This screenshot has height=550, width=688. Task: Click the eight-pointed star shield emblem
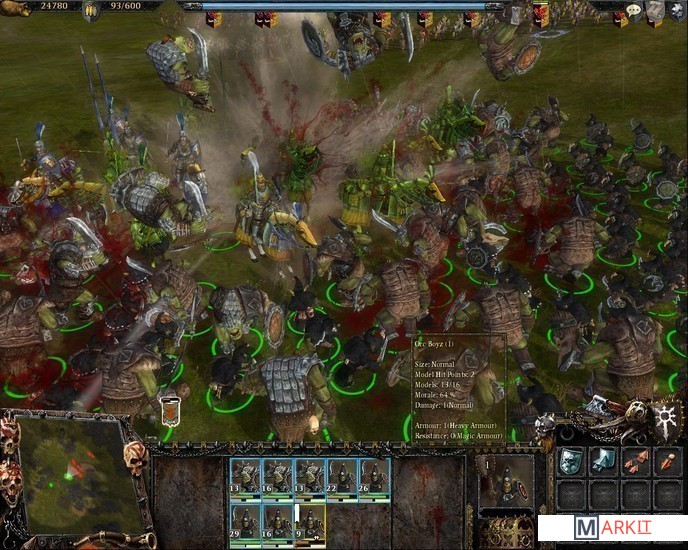[x=668, y=413]
